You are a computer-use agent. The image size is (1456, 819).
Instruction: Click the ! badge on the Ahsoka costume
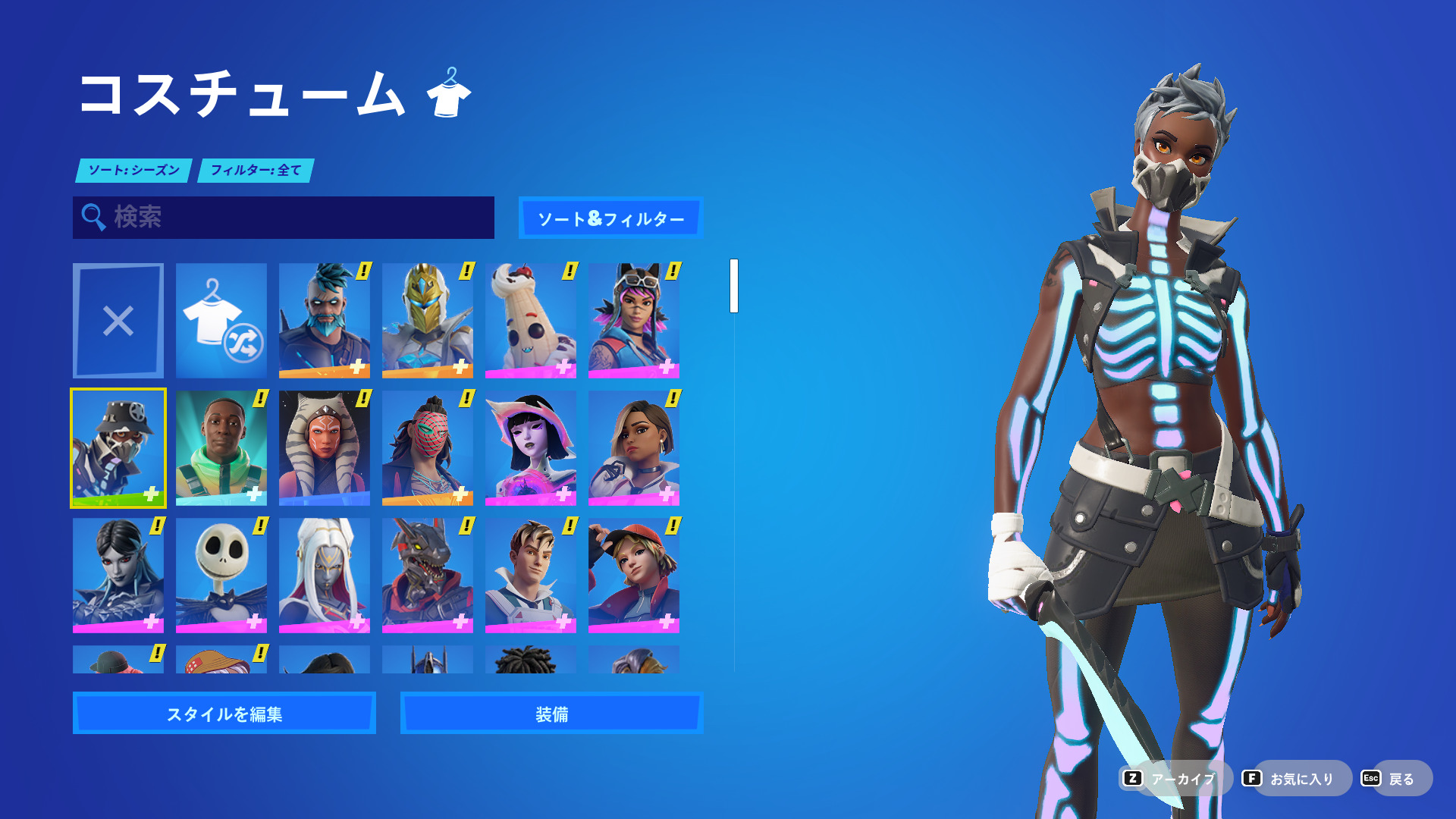[x=364, y=398]
